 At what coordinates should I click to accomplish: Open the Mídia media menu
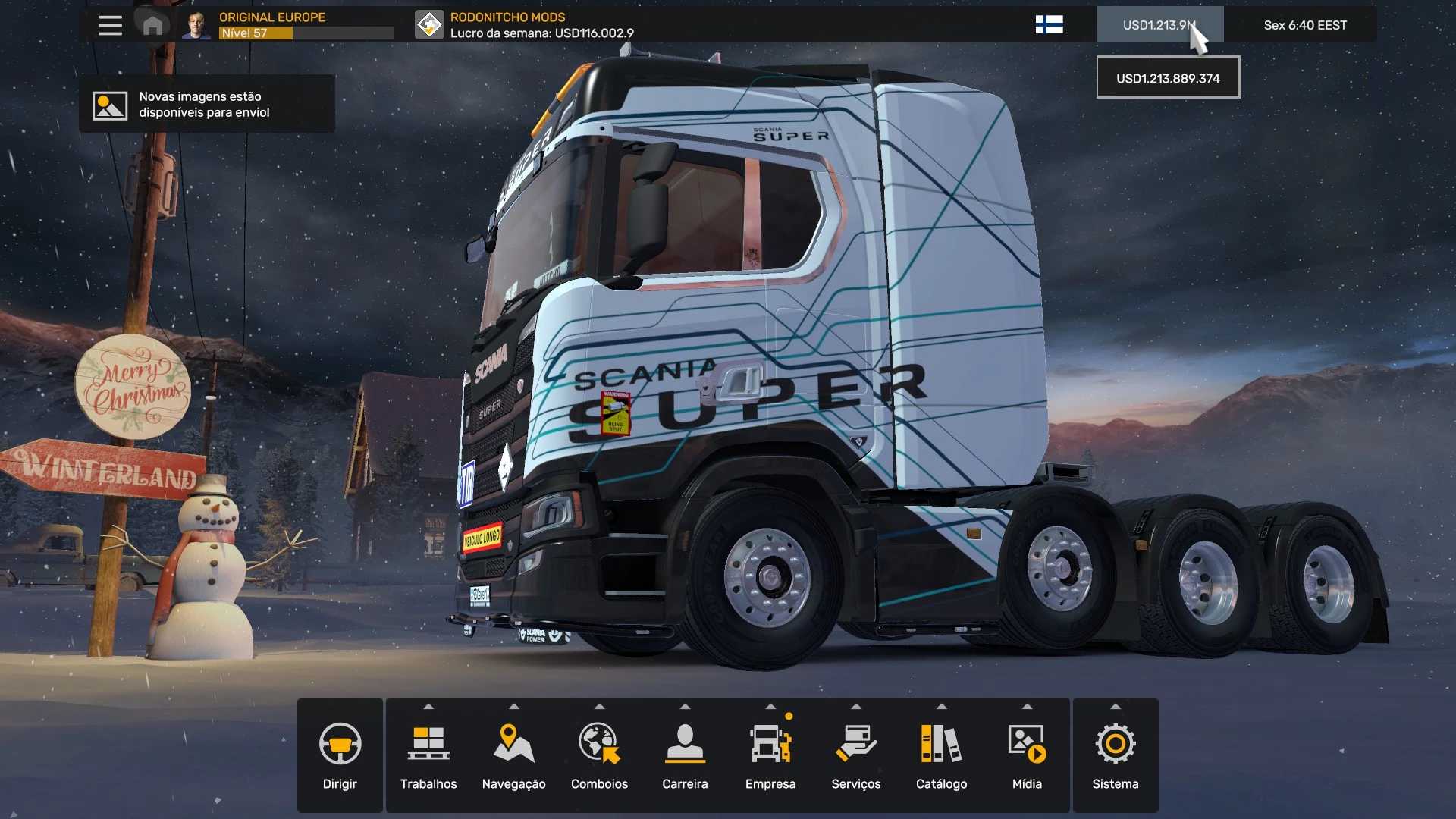click(x=1027, y=755)
